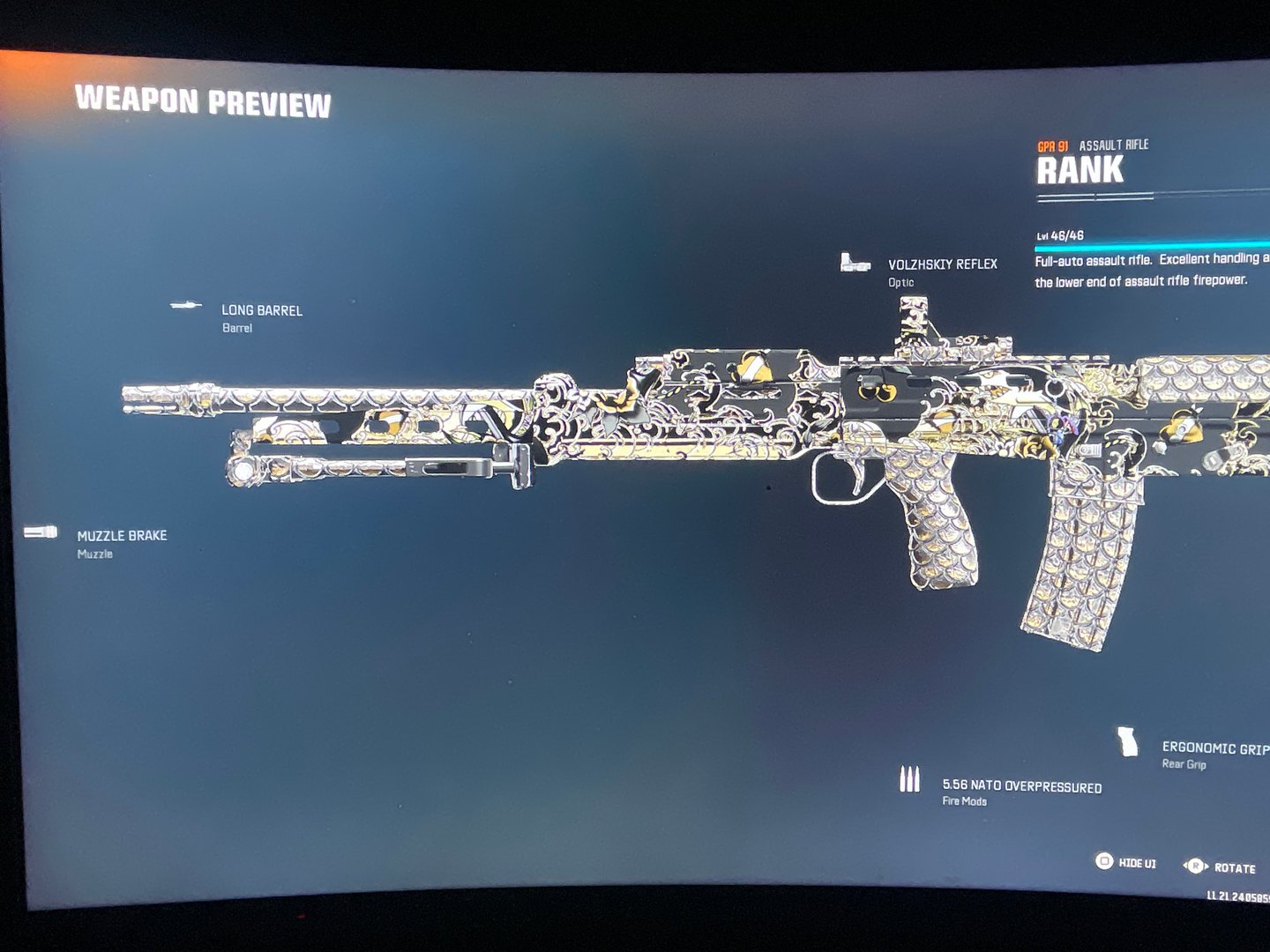Screen dimensions: 1270x952
Task: Click the Barrel category label under Long Barrel
Action: [235, 328]
